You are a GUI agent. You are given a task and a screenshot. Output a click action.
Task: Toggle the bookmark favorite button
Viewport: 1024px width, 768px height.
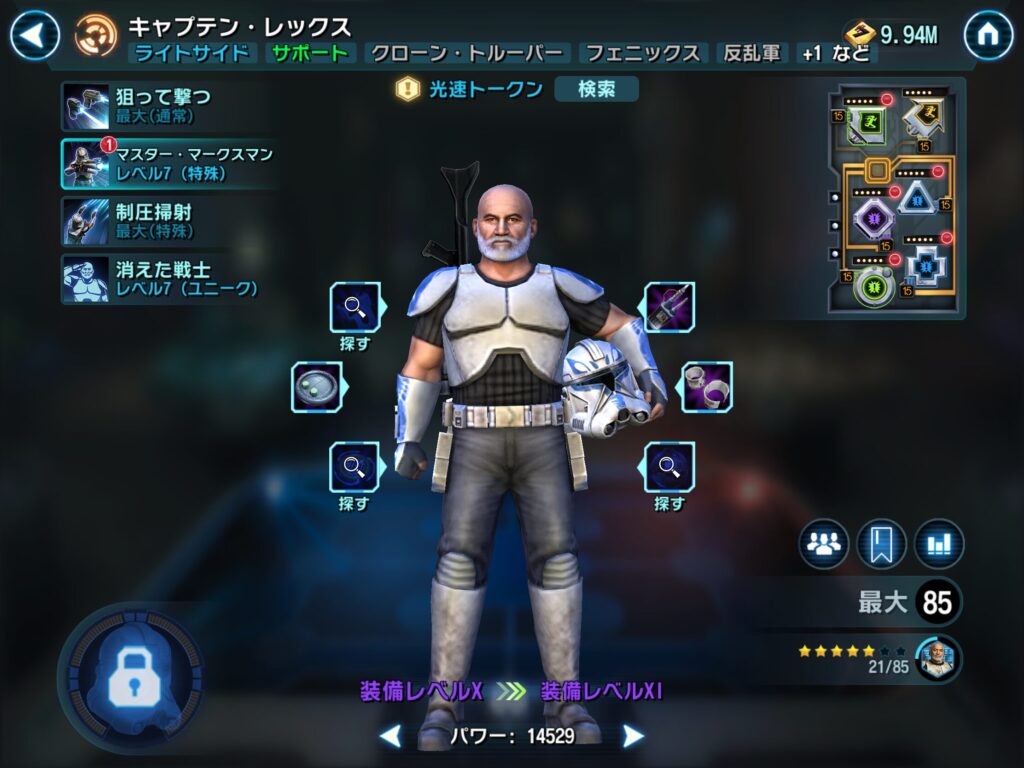click(x=881, y=544)
